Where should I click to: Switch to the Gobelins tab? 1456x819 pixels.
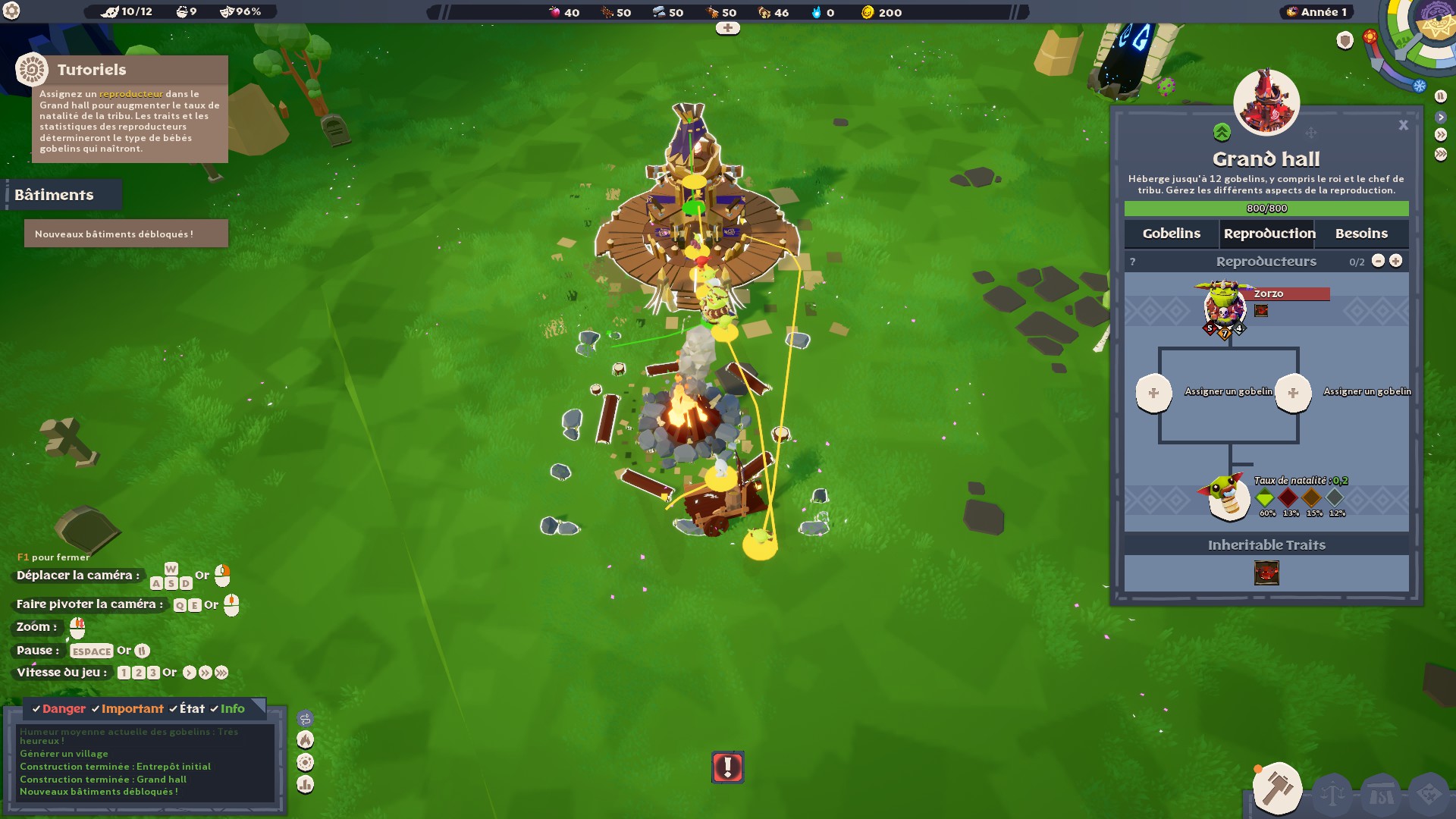tap(1172, 234)
